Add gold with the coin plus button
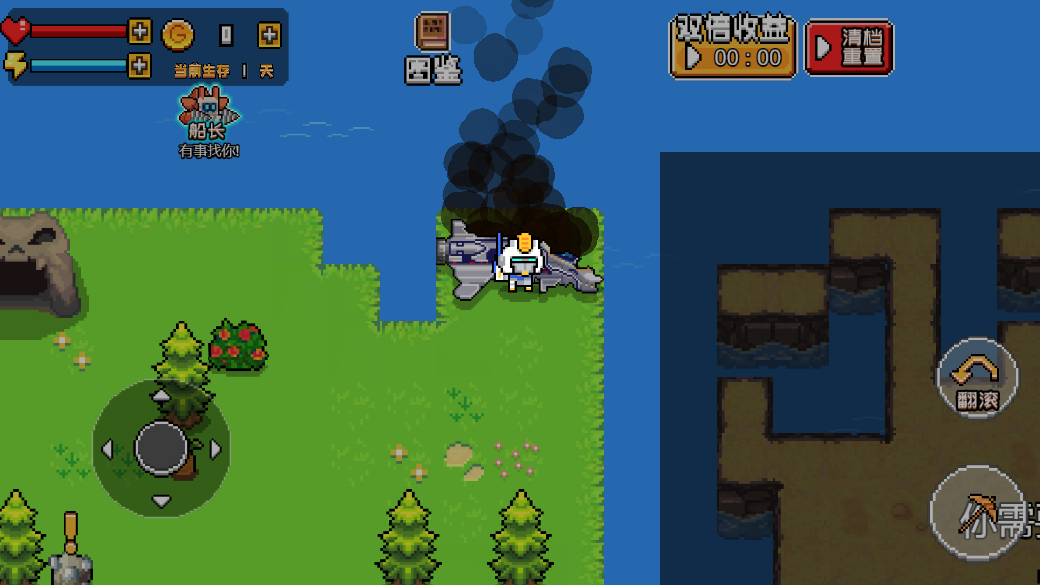The image size is (1040, 585). pyautogui.click(x=269, y=35)
